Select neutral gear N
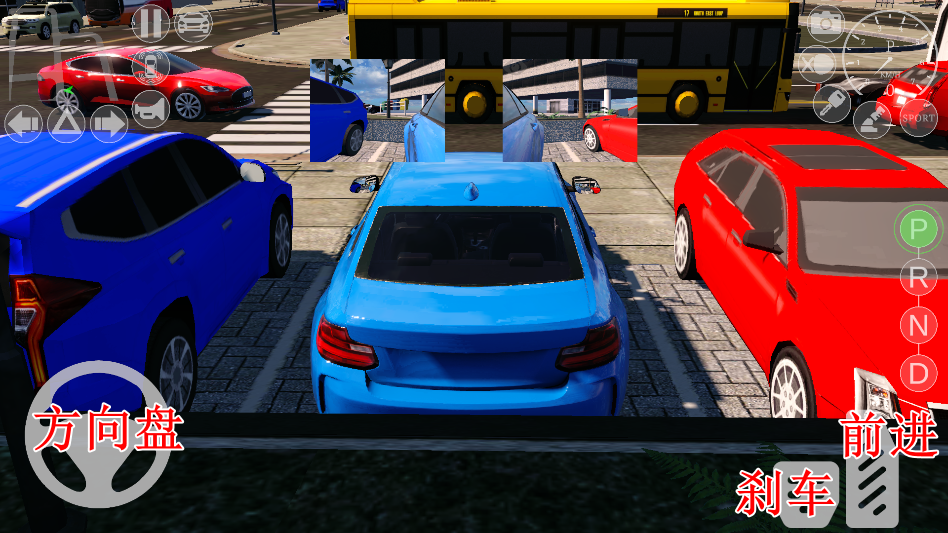 click(917, 325)
